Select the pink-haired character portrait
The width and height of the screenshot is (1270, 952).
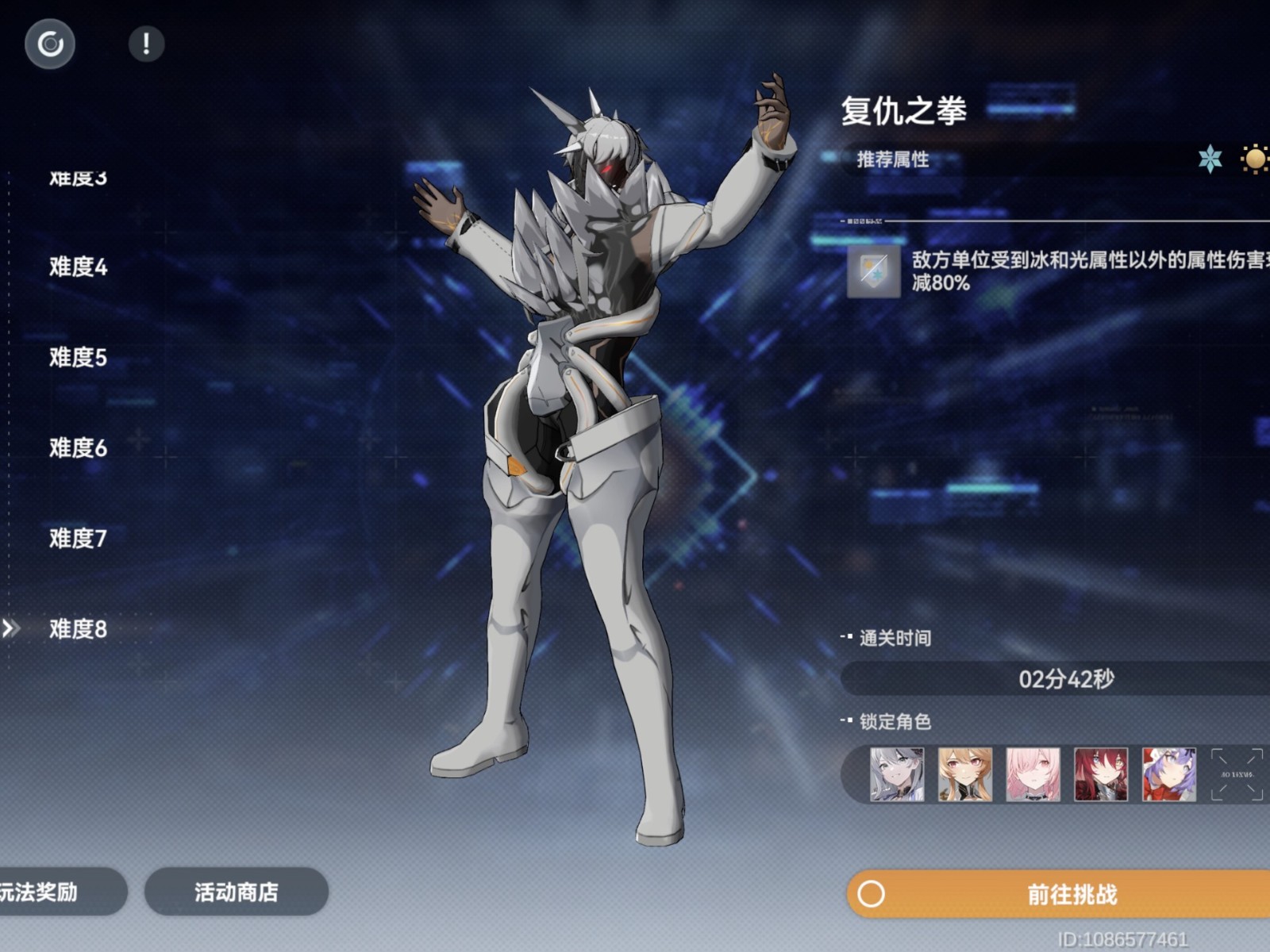(1033, 773)
